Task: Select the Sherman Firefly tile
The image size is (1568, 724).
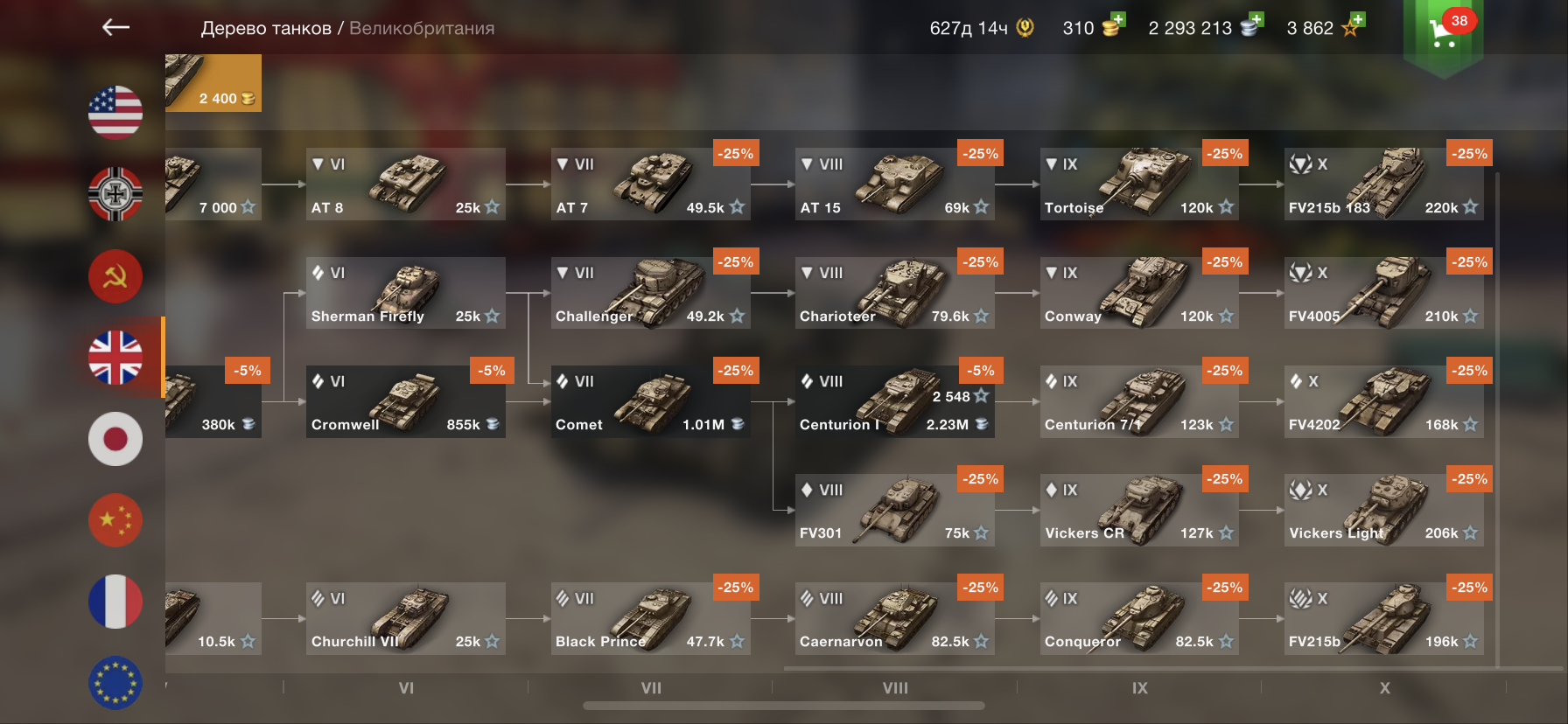Action: pos(405,293)
